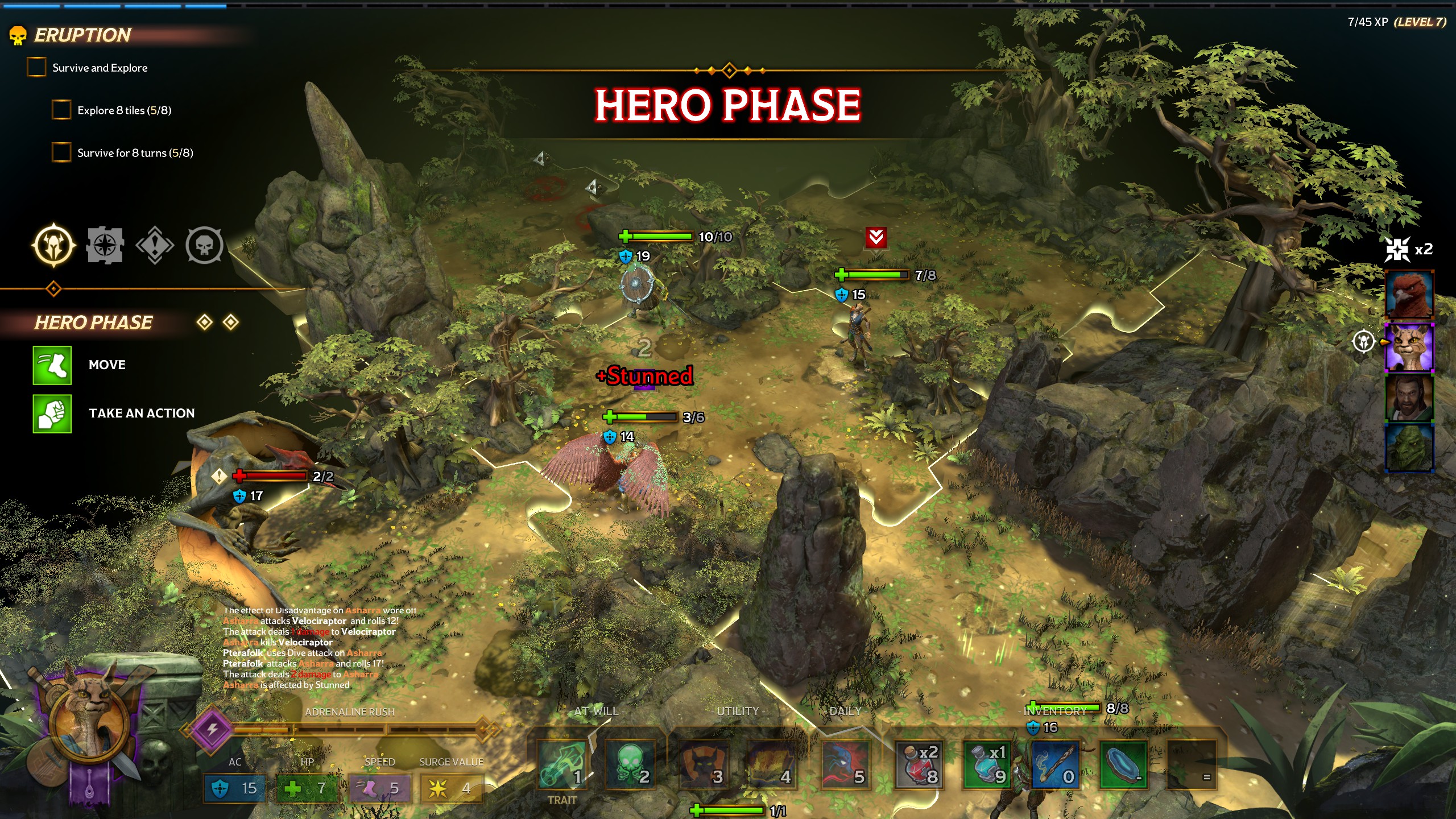Use the red healing potion
Viewport: 1456px width, 819px height.
(919, 765)
